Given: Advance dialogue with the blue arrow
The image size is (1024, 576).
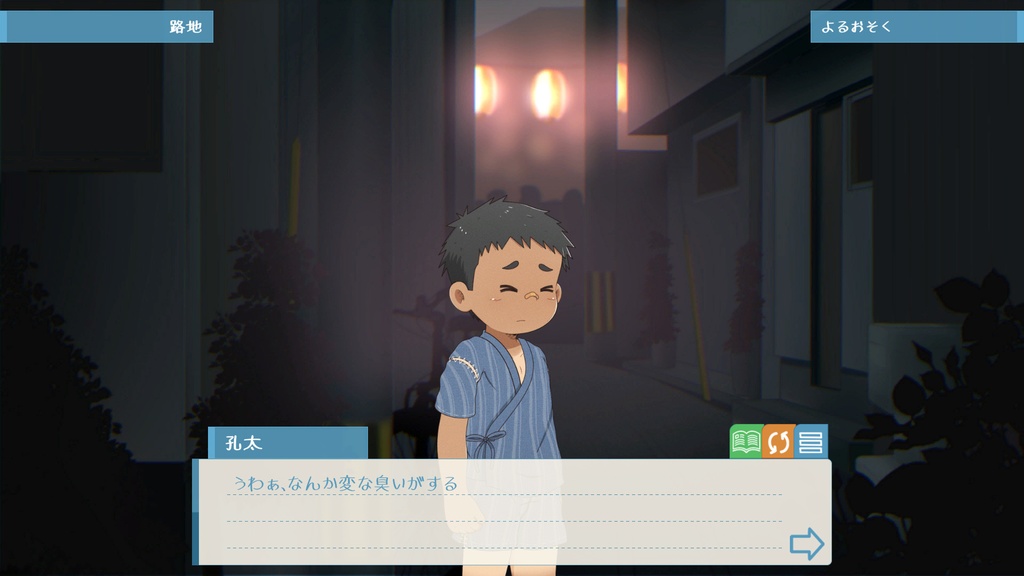Looking at the screenshot, I should pyautogui.click(x=806, y=544).
